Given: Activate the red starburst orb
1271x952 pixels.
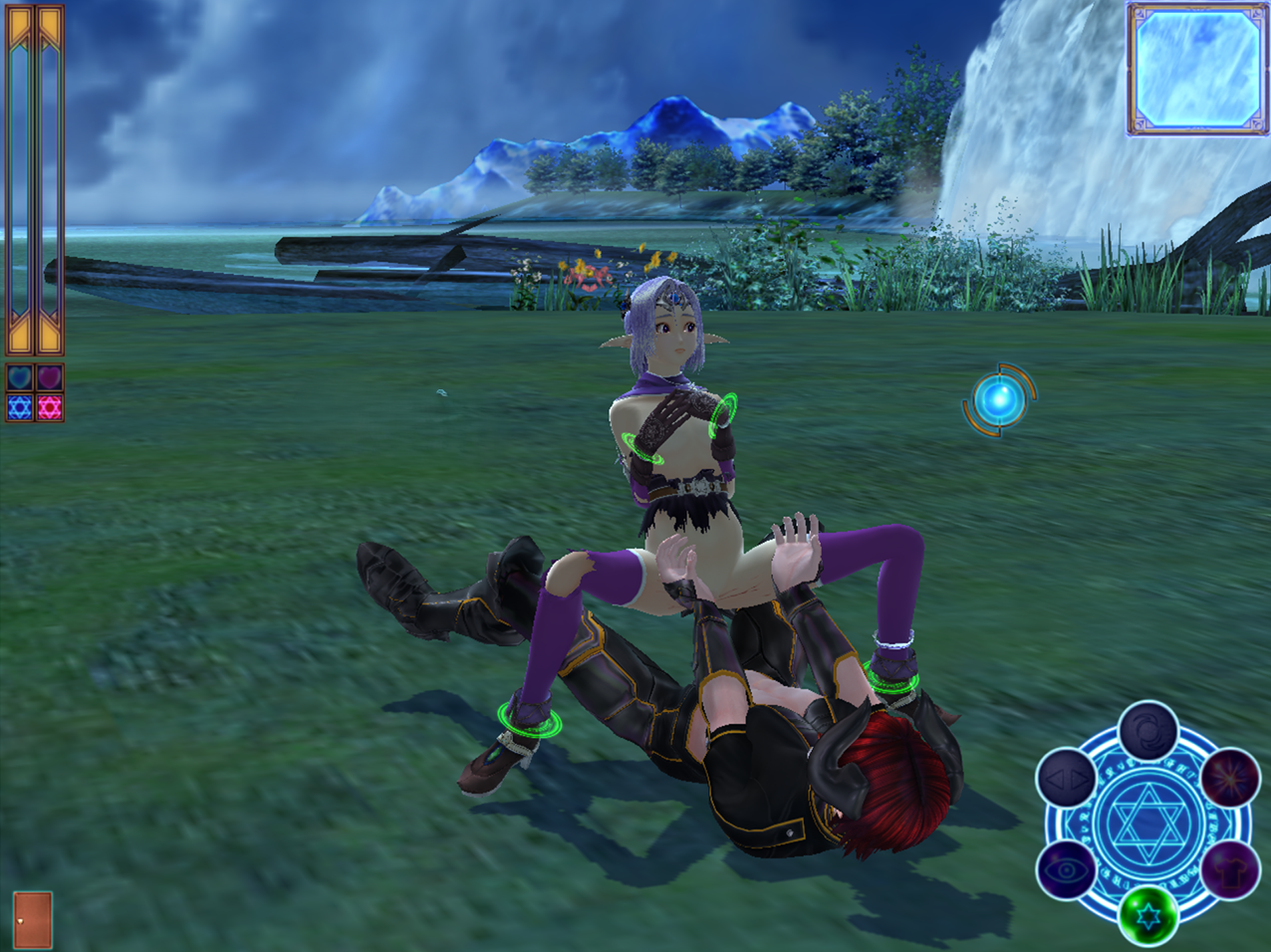Looking at the screenshot, I should (1230, 777).
